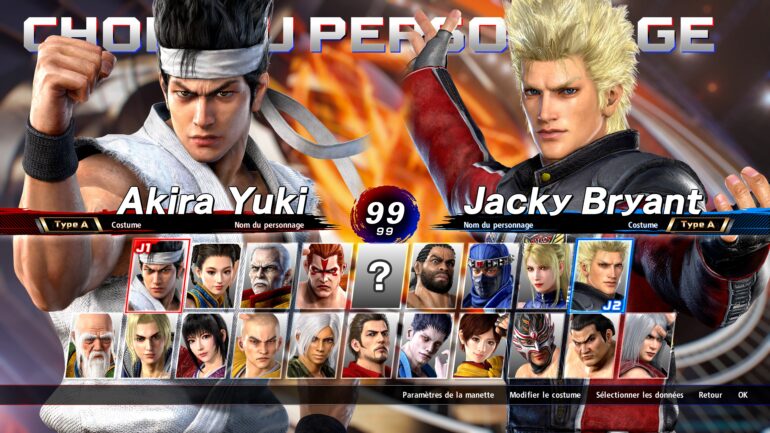Pick Lau Chan, the white-bearded fighter in red
This screenshot has height=433, width=770.
pos(269,275)
